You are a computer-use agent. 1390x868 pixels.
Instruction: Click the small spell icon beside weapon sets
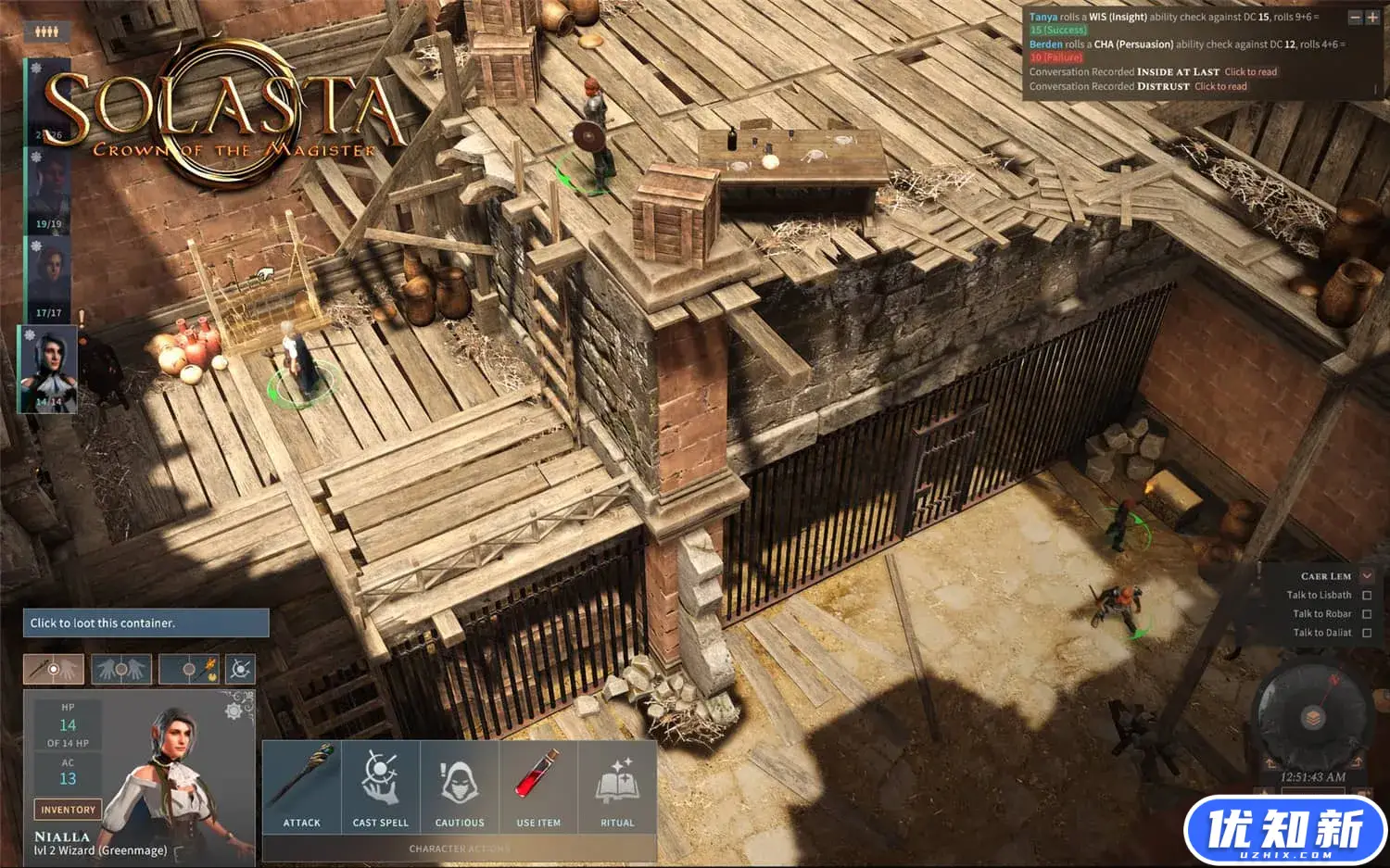tap(240, 668)
